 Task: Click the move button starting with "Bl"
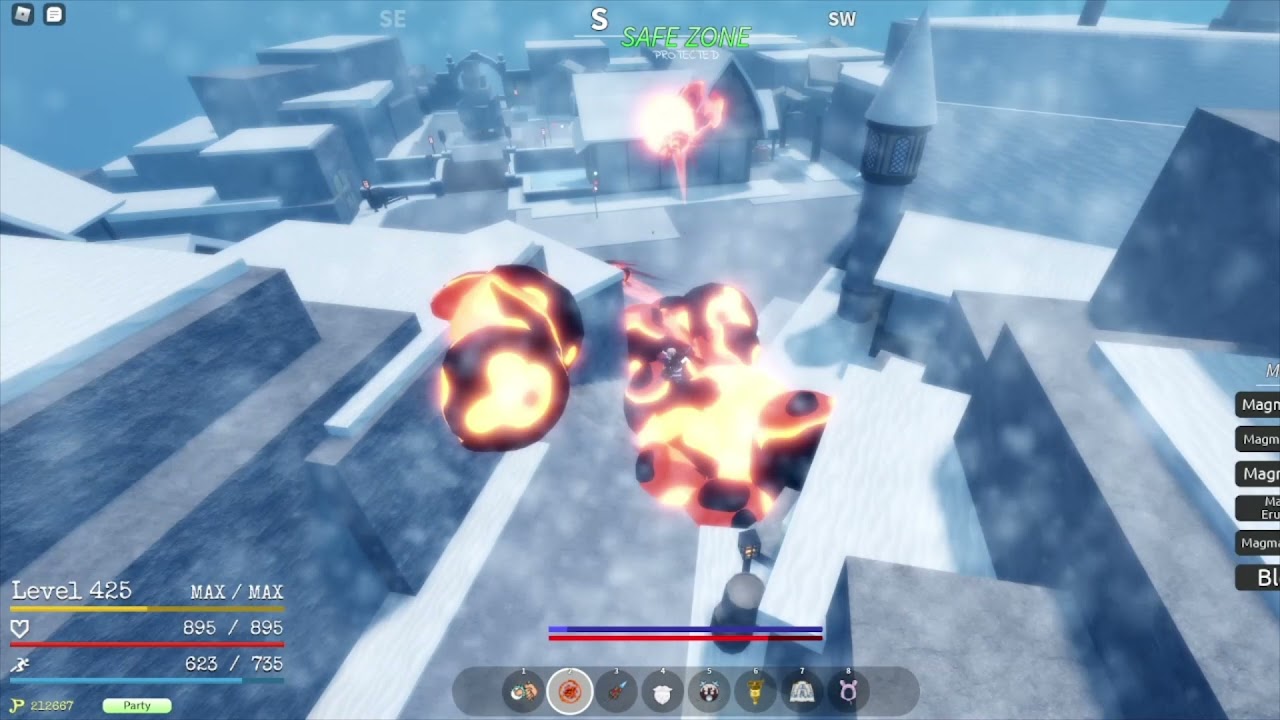point(1260,577)
